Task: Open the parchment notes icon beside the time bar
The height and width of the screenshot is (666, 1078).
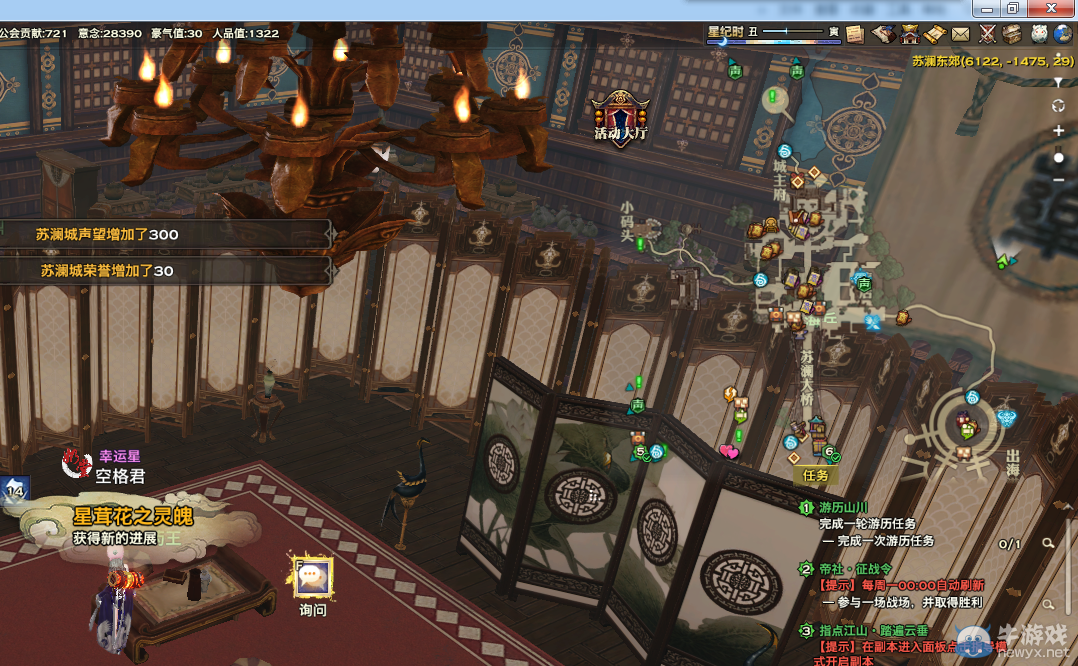Action: tap(855, 33)
